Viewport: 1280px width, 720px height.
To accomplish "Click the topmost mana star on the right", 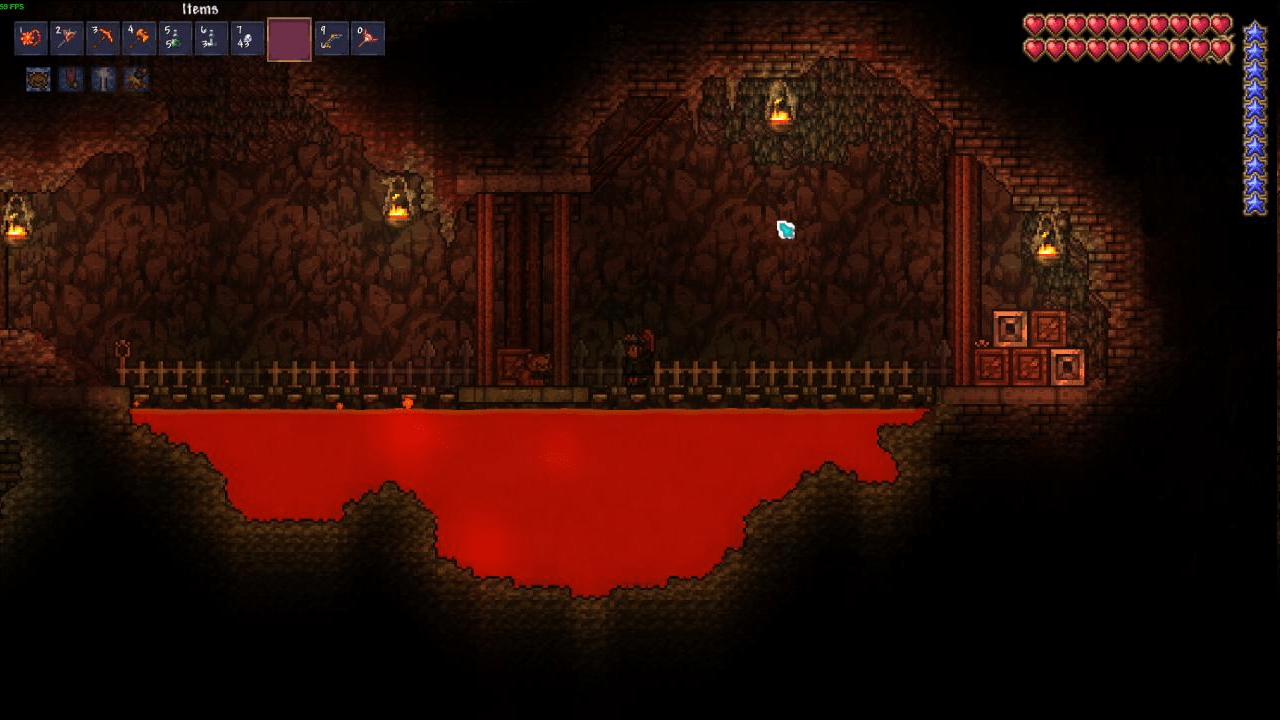I will click(x=1257, y=32).
